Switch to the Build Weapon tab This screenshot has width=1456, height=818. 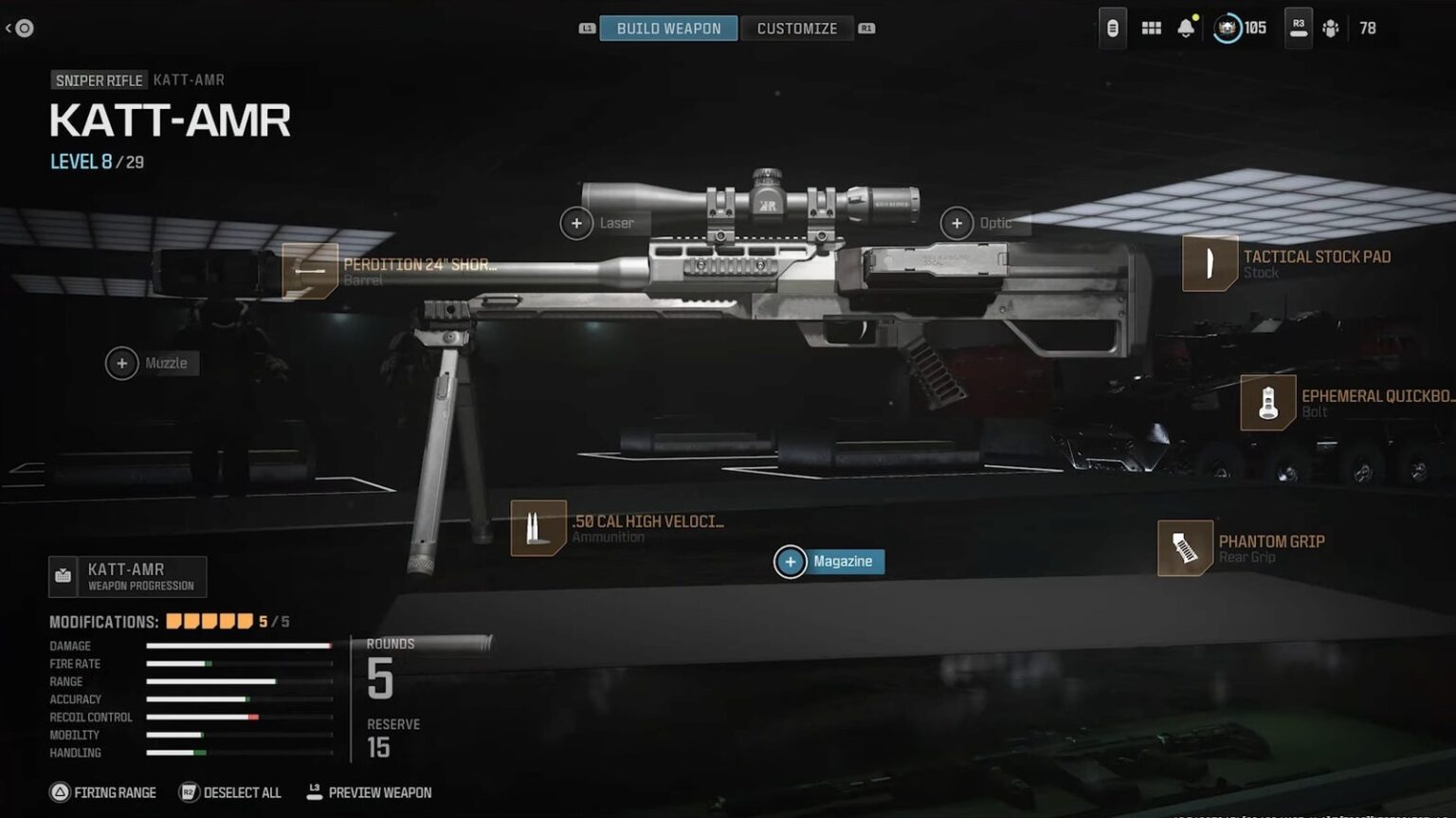point(668,28)
